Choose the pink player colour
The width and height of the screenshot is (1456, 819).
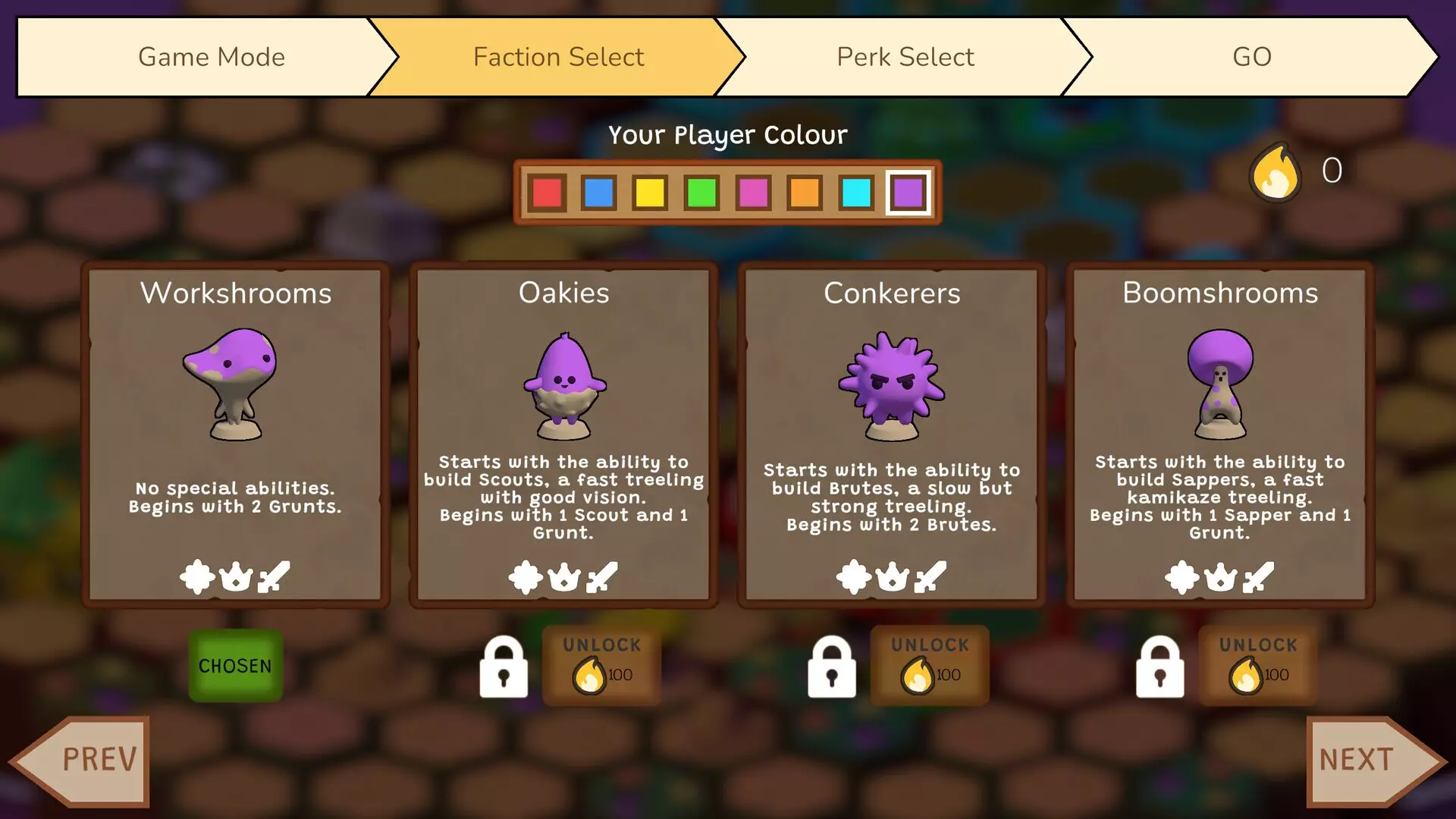pos(753,193)
